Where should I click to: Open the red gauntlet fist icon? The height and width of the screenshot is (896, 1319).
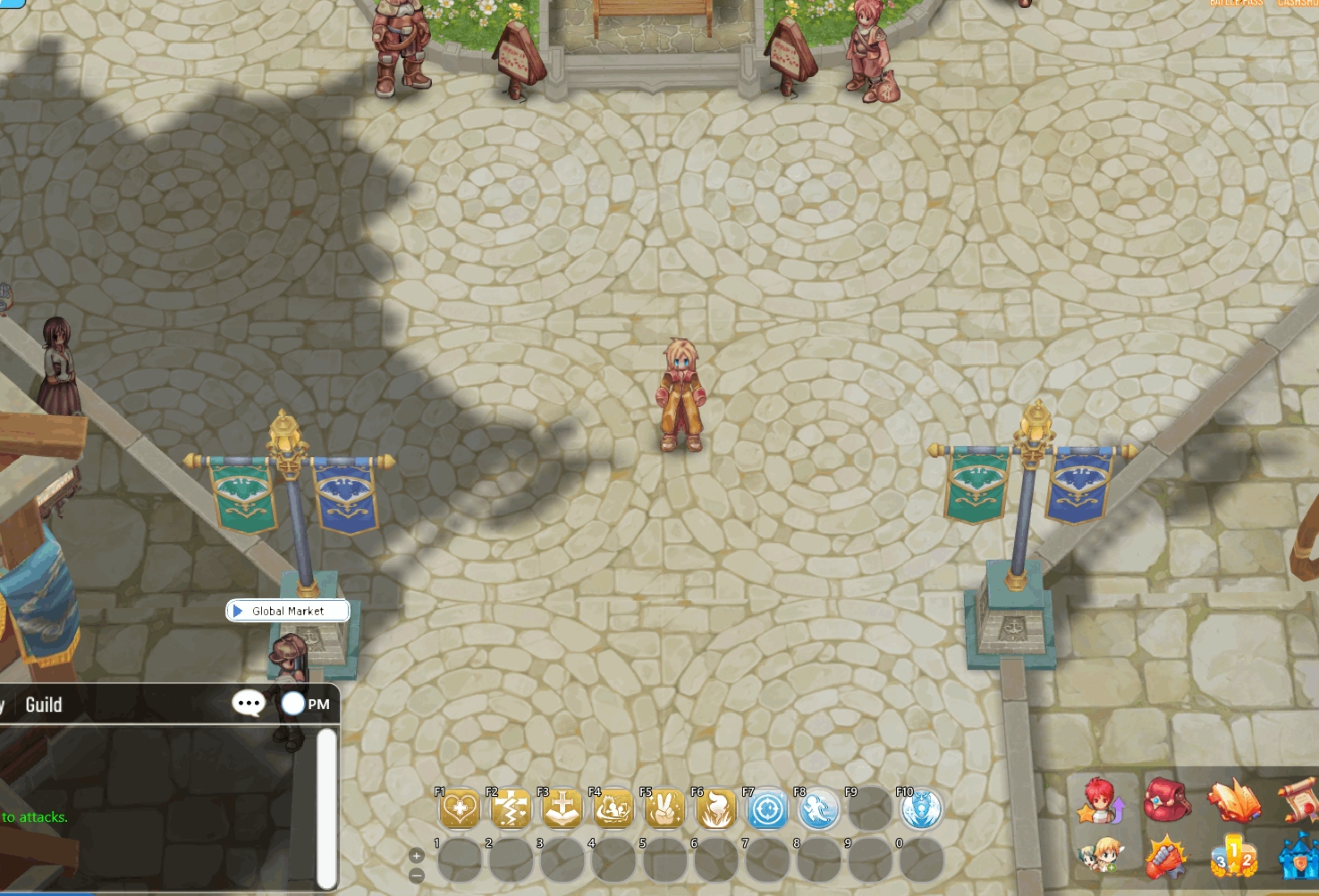tap(1166, 857)
